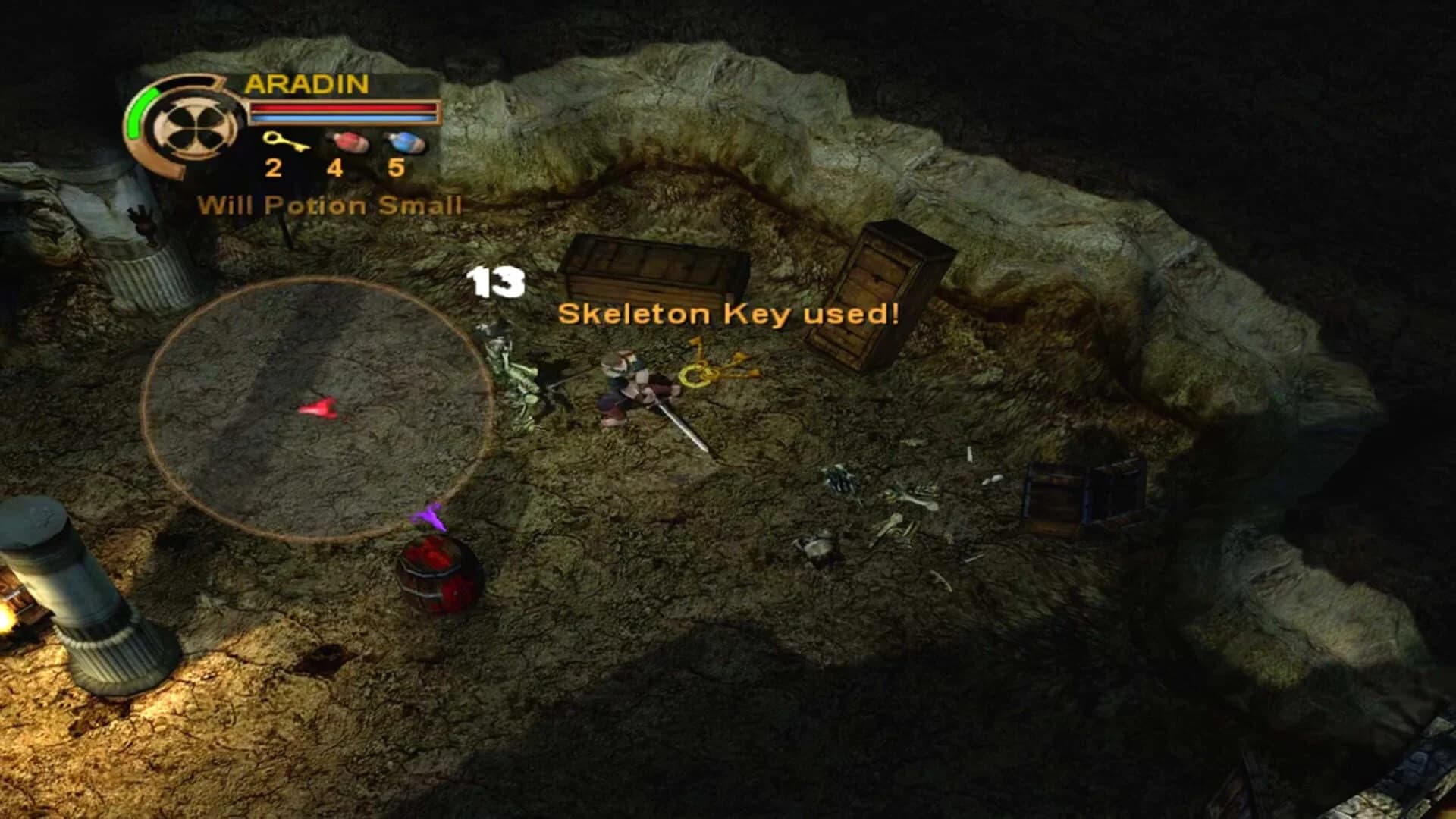This screenshot has width=1456, height=819.
Task: Click the red health bar under ARADIN
Action: pyautogui.click(x=343, y=106)
